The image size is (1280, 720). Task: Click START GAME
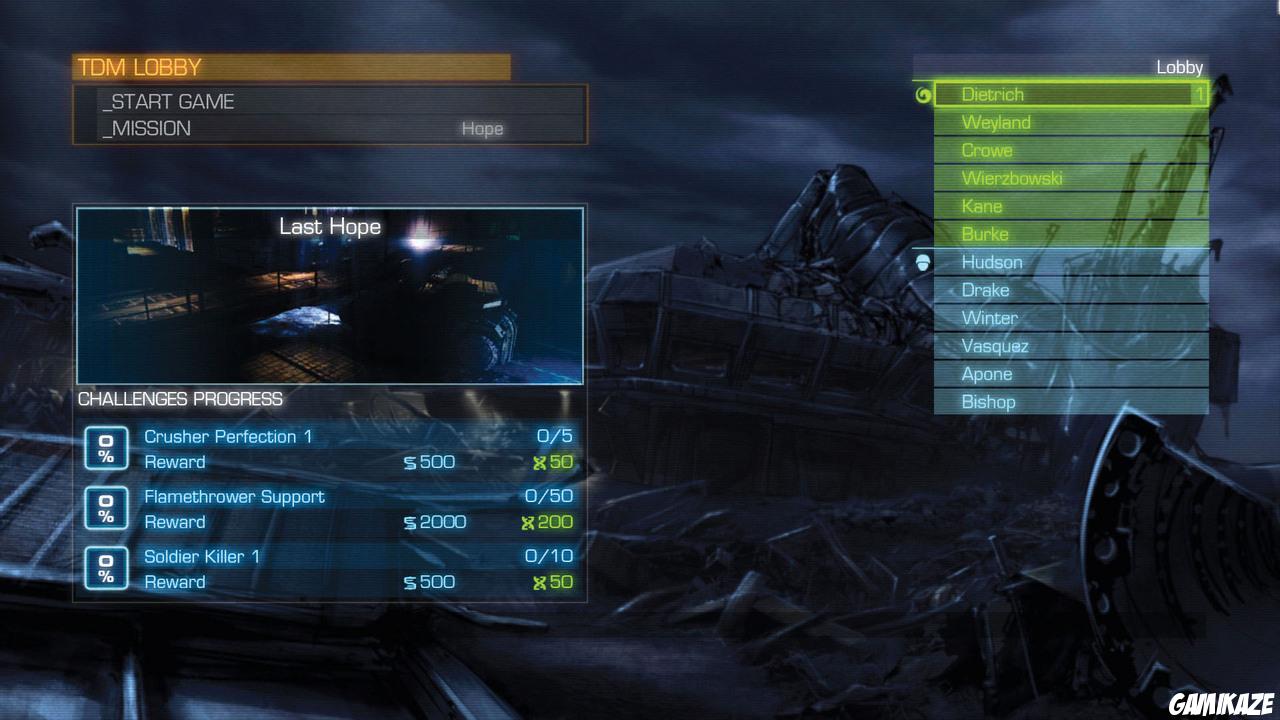click(170, 101)
